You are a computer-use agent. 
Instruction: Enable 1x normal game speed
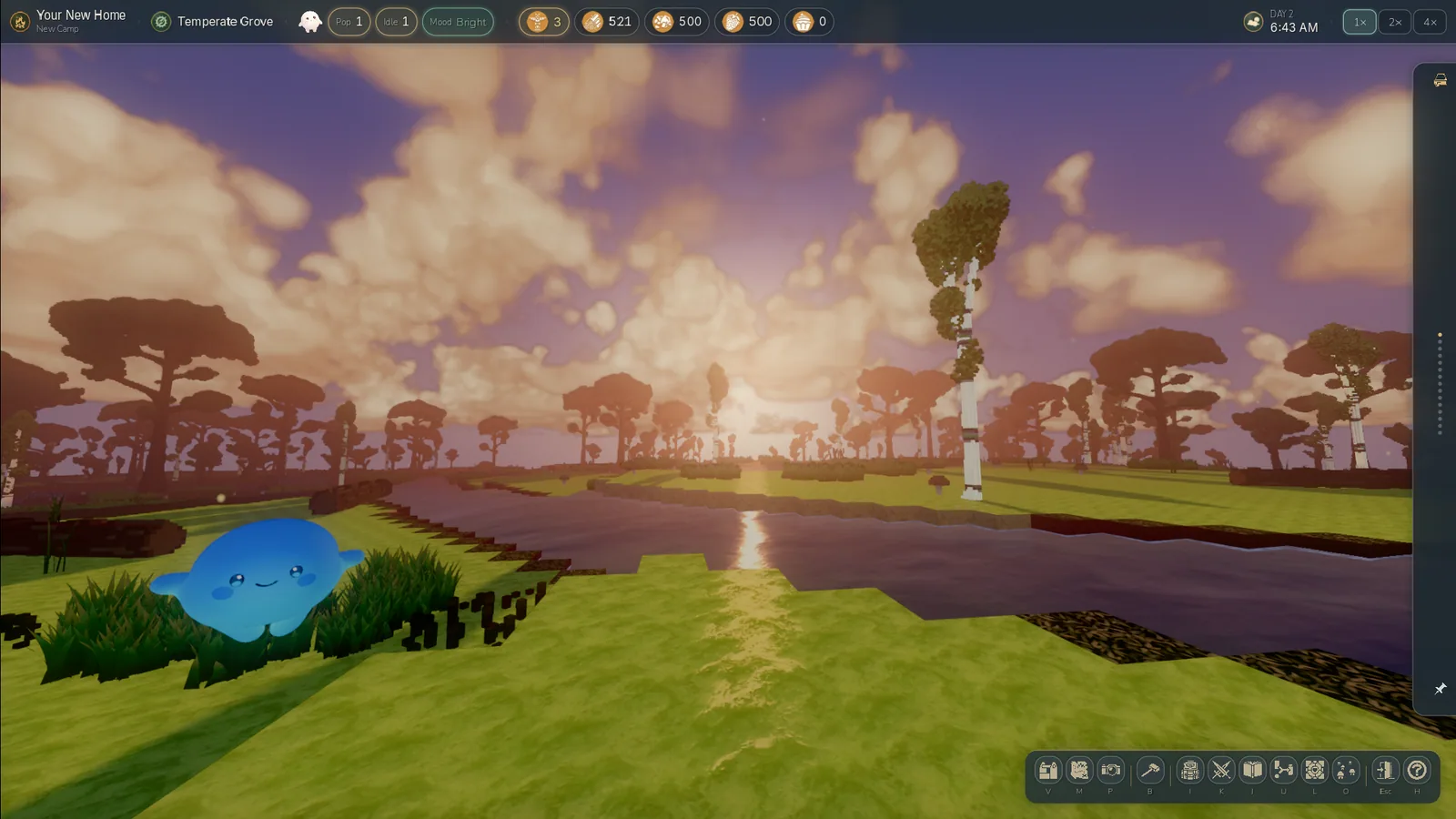coord(1359,22)
